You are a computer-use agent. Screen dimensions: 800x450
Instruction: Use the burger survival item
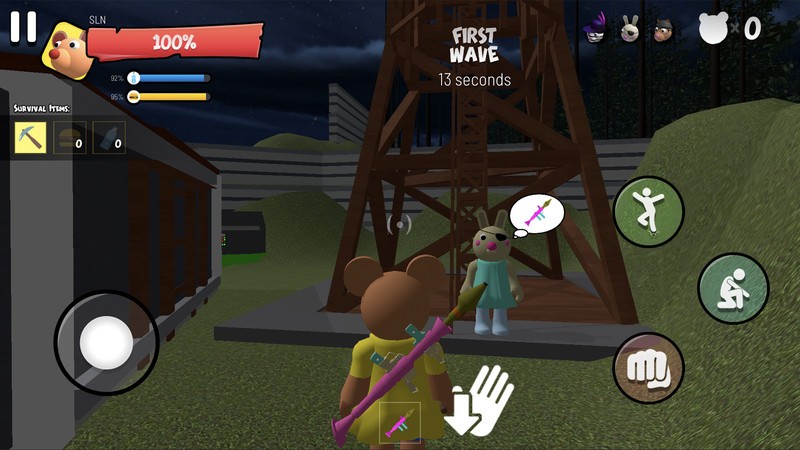pyautogui.click(x=70, y=137)
